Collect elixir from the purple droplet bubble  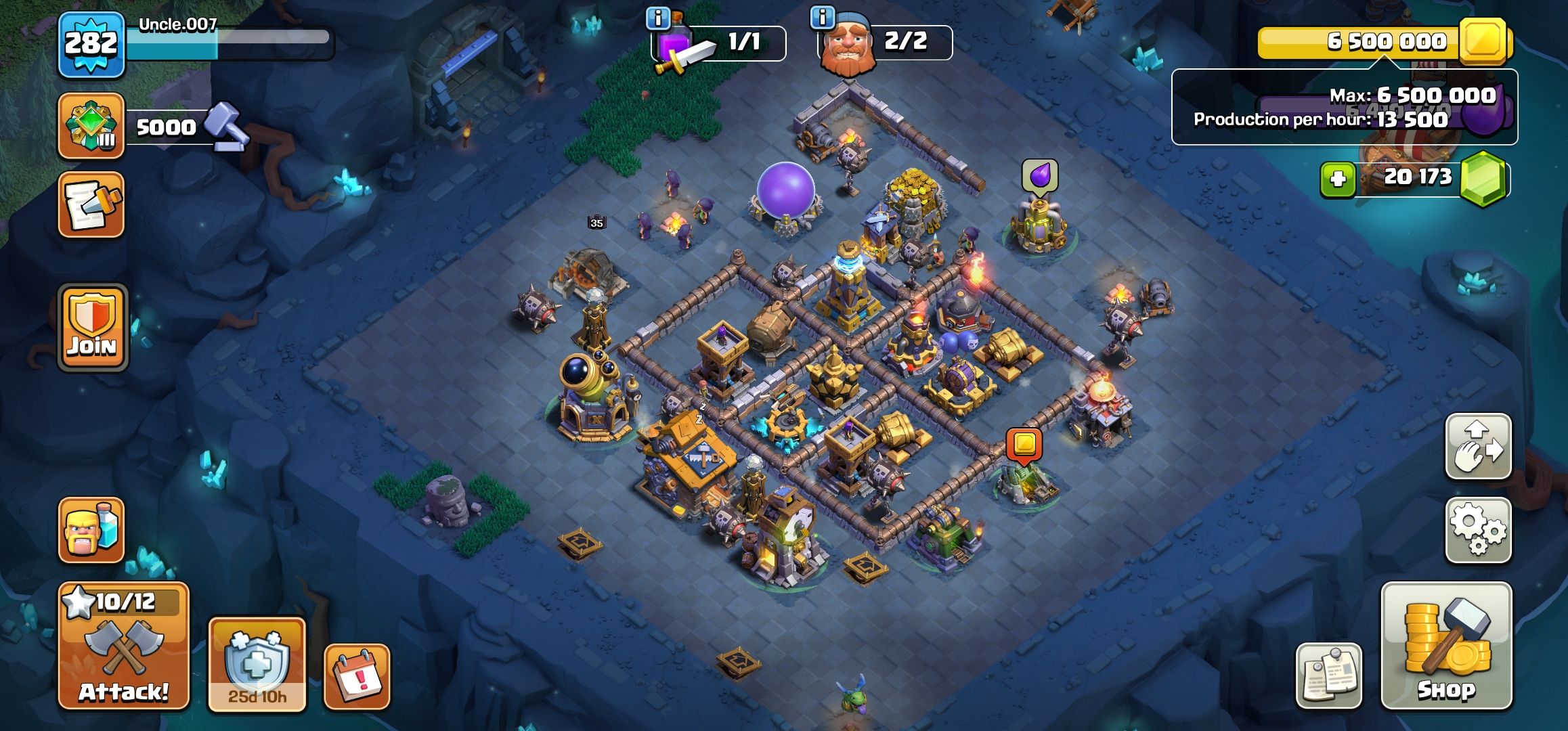1039,177
